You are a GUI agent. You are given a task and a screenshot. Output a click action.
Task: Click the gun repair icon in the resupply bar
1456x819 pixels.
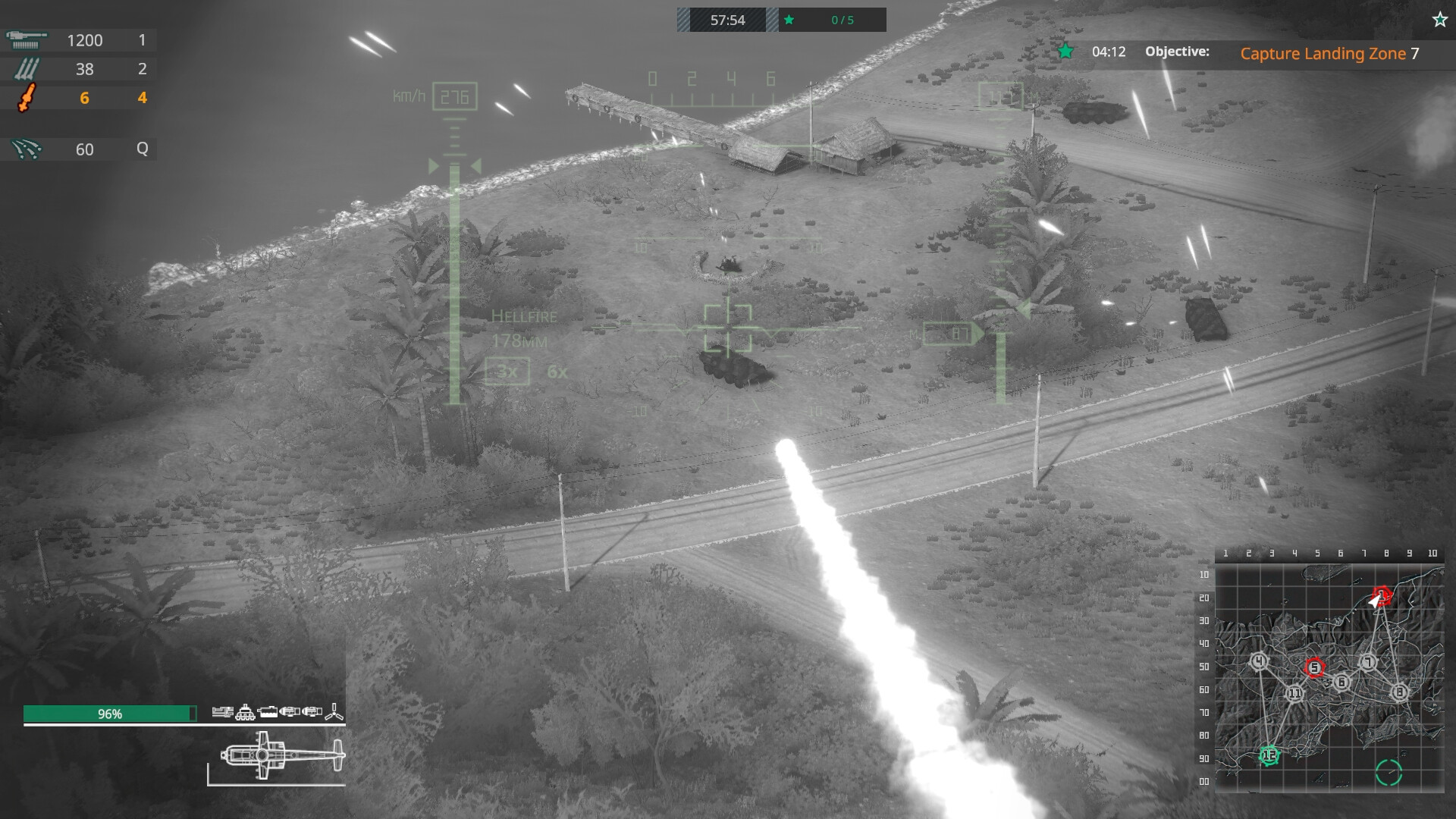pos(223,713)
